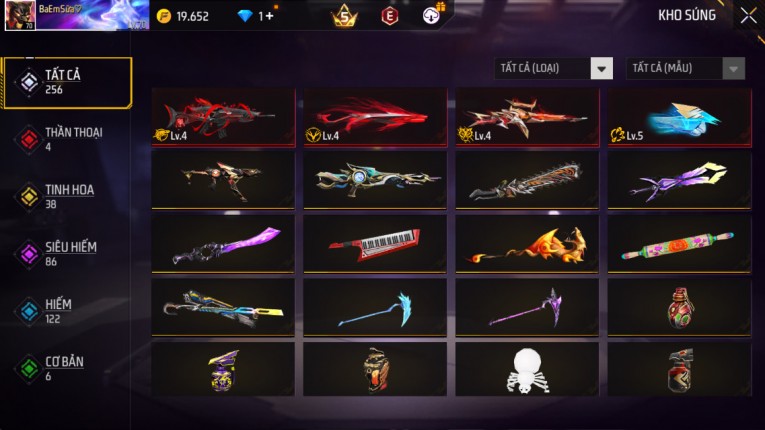Select the witch hat grenade skin
The height and width of the screenshot is (430, 765).
223,370
